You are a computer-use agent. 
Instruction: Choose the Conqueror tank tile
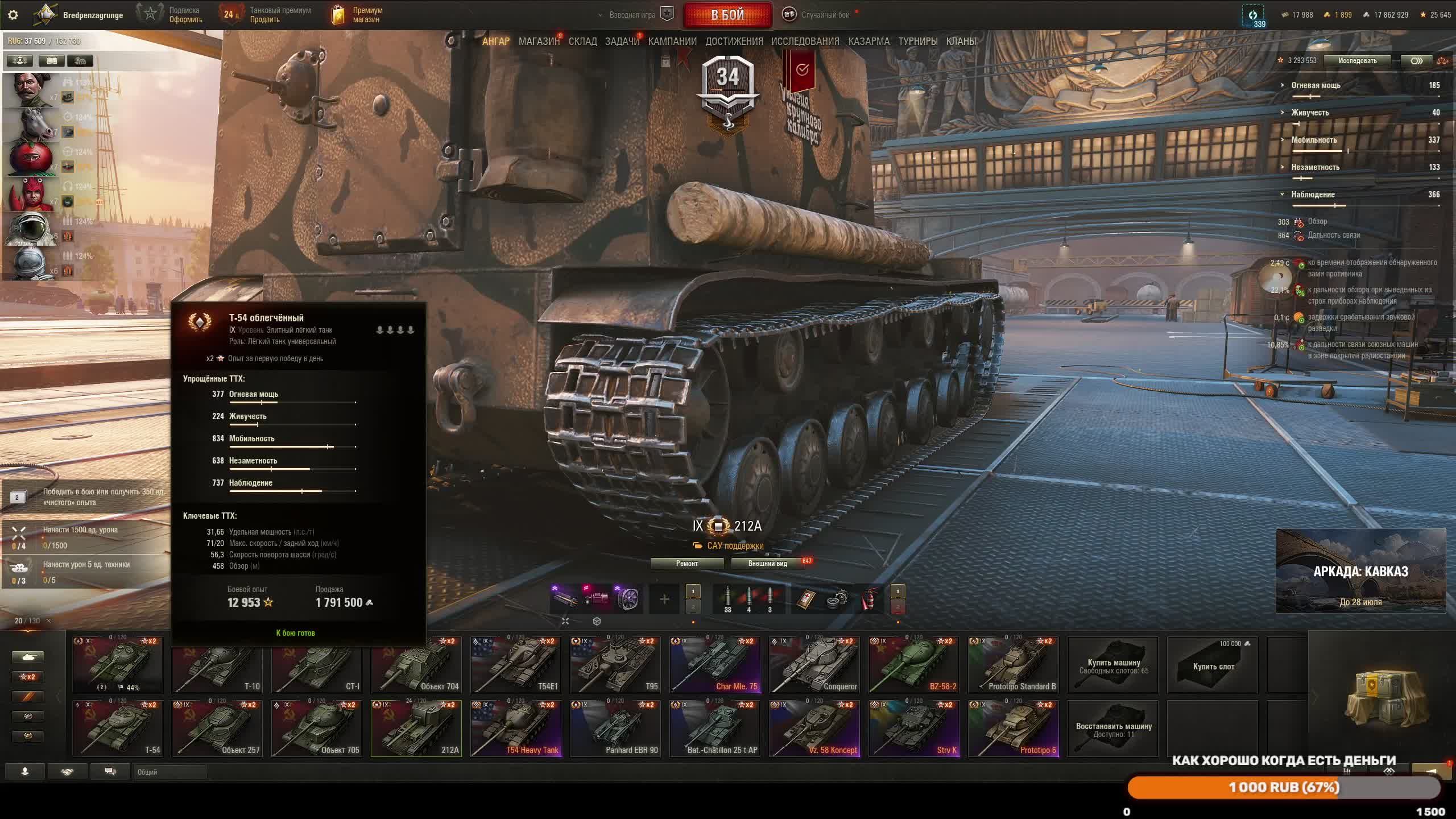(814, 664)
